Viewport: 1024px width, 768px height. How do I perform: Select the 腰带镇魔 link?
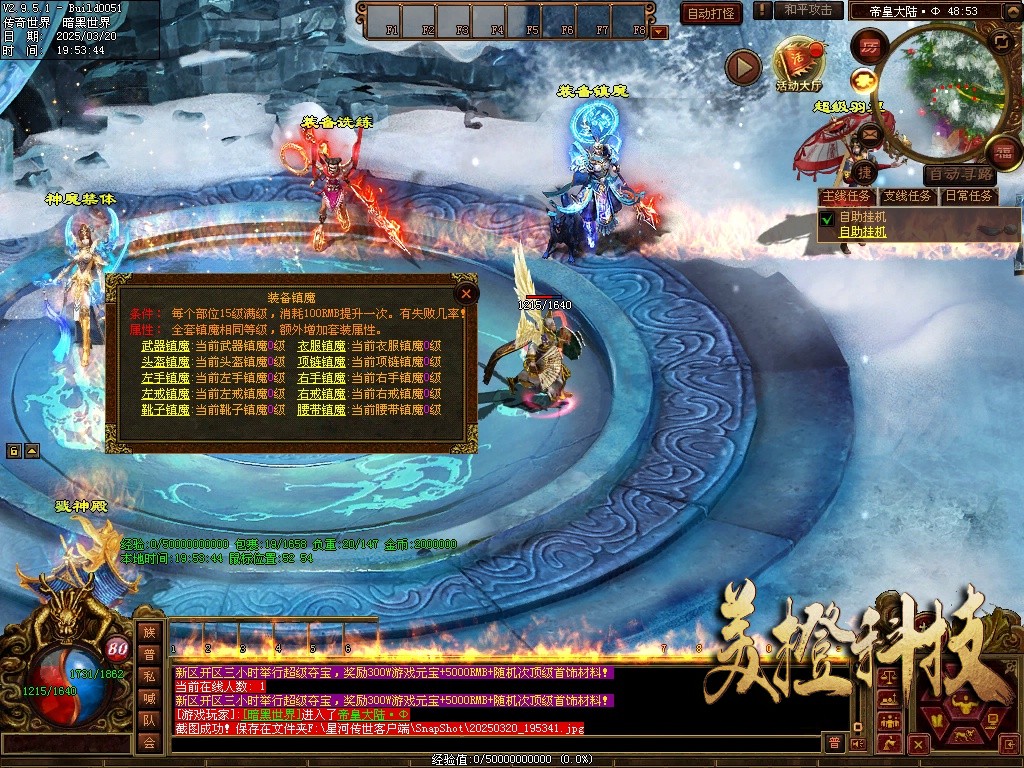pyautogui.click(x=321, y=410)
